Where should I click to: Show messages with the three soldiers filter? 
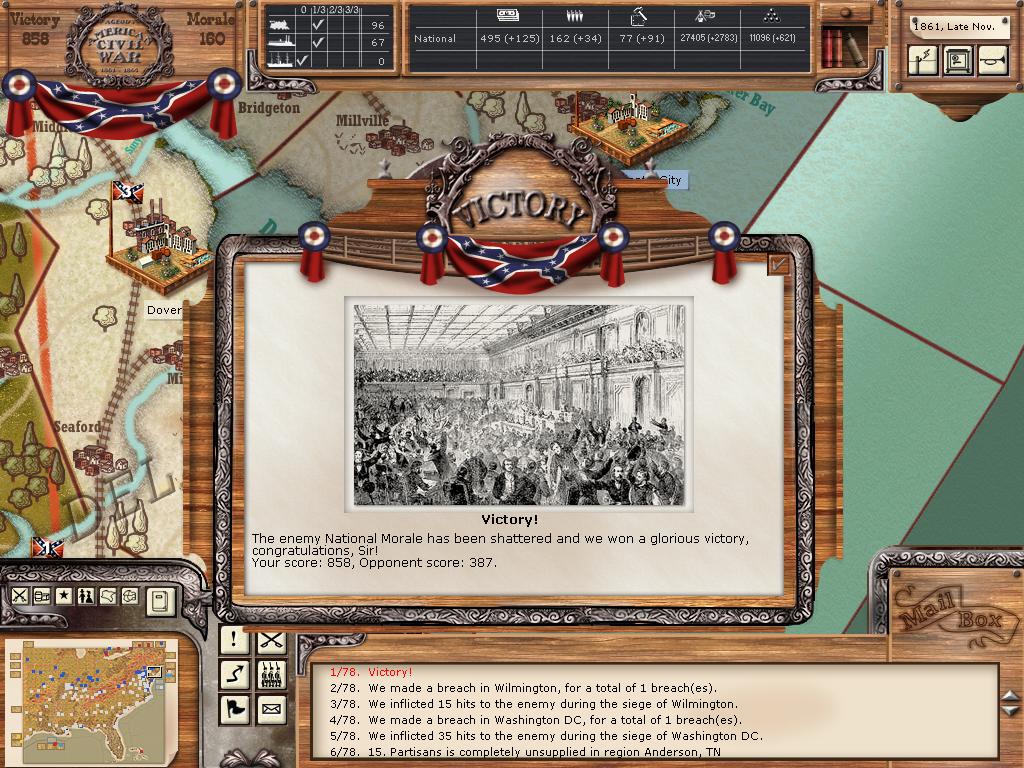tap(271, 675)
